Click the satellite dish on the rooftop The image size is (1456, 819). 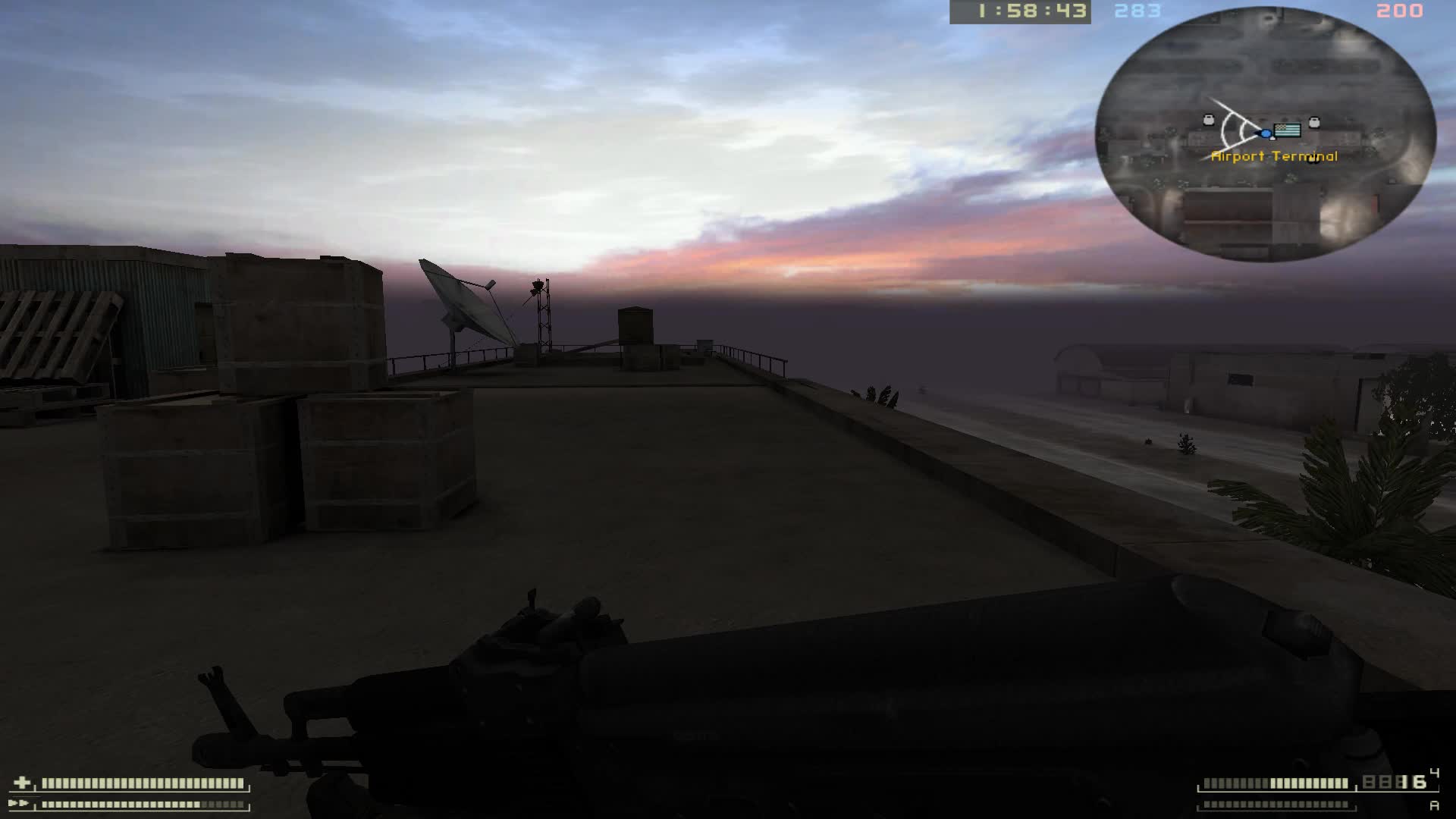(x=460, y=300)
